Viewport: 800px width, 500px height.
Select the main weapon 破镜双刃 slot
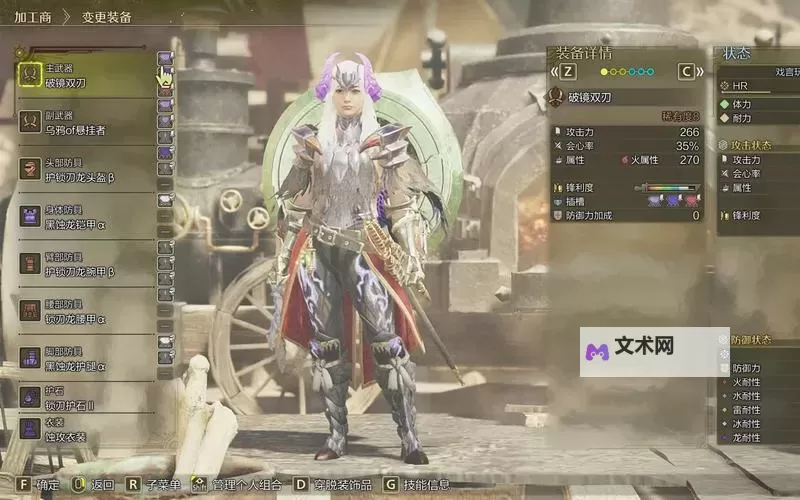click(x=85, y=75)
